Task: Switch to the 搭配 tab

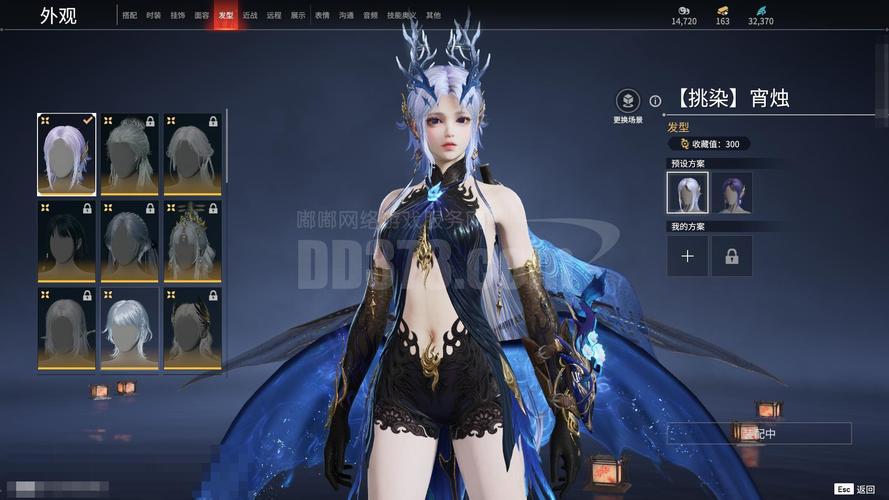Action: [x=130, y=16]
